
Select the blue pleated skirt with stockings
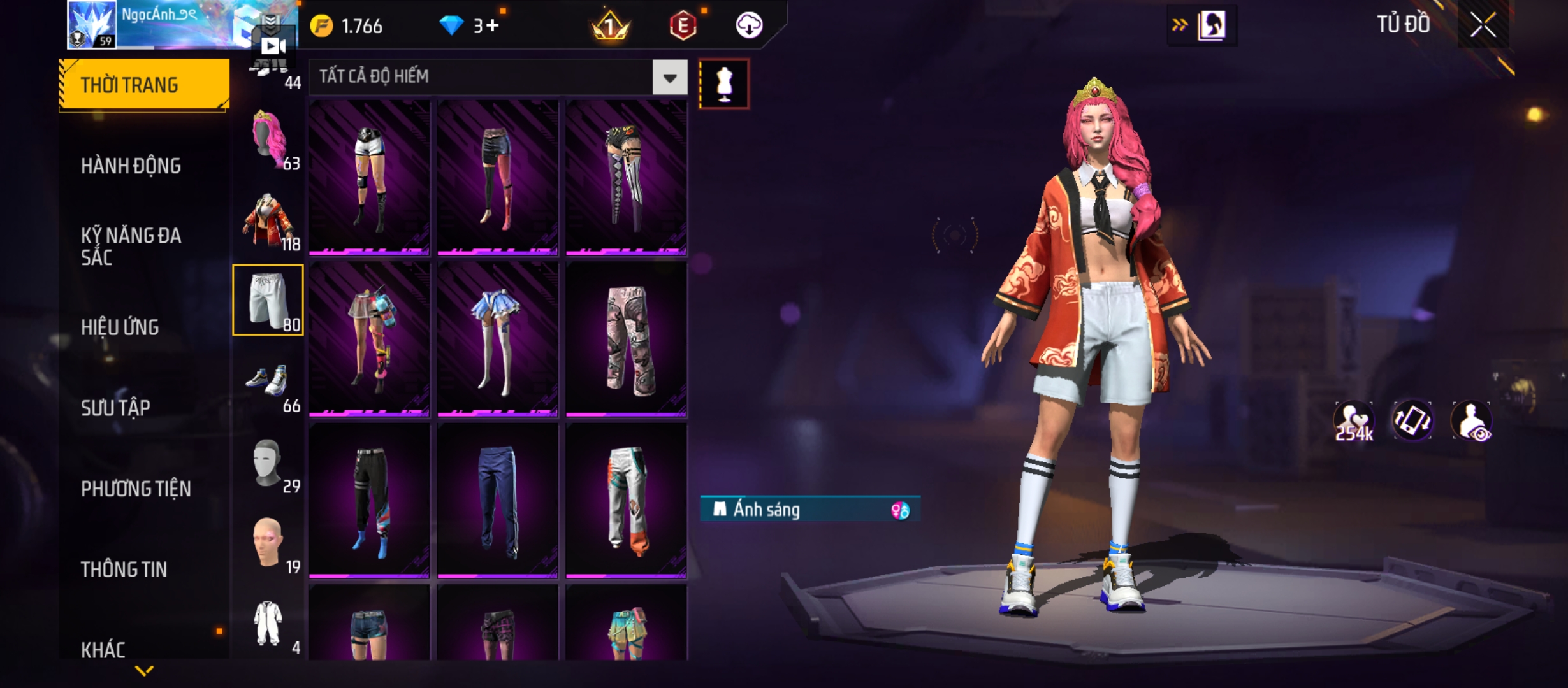click(497, 339)
